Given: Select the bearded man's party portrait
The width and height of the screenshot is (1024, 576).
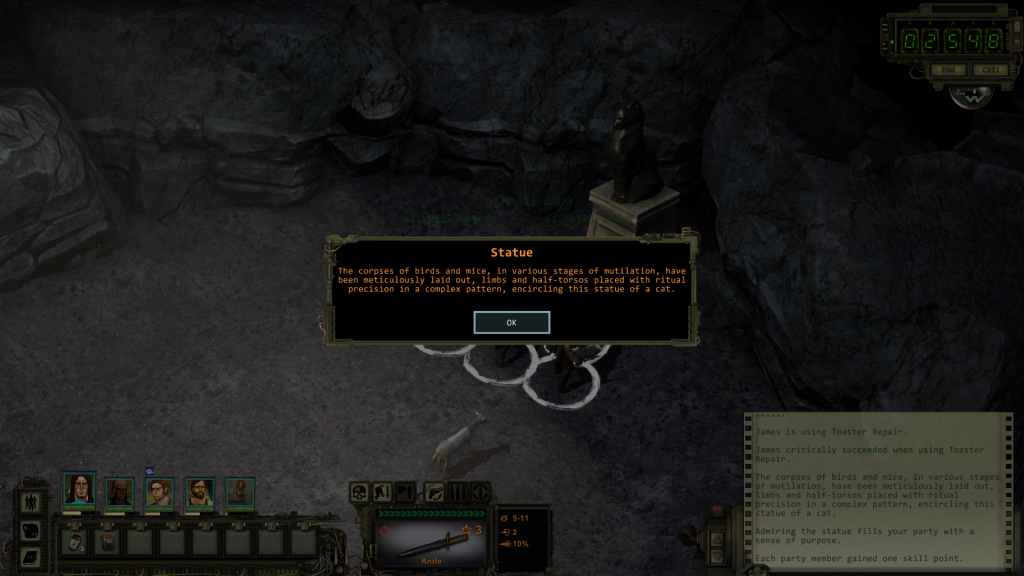Looking at the screenshot, I should pos(200,491).
